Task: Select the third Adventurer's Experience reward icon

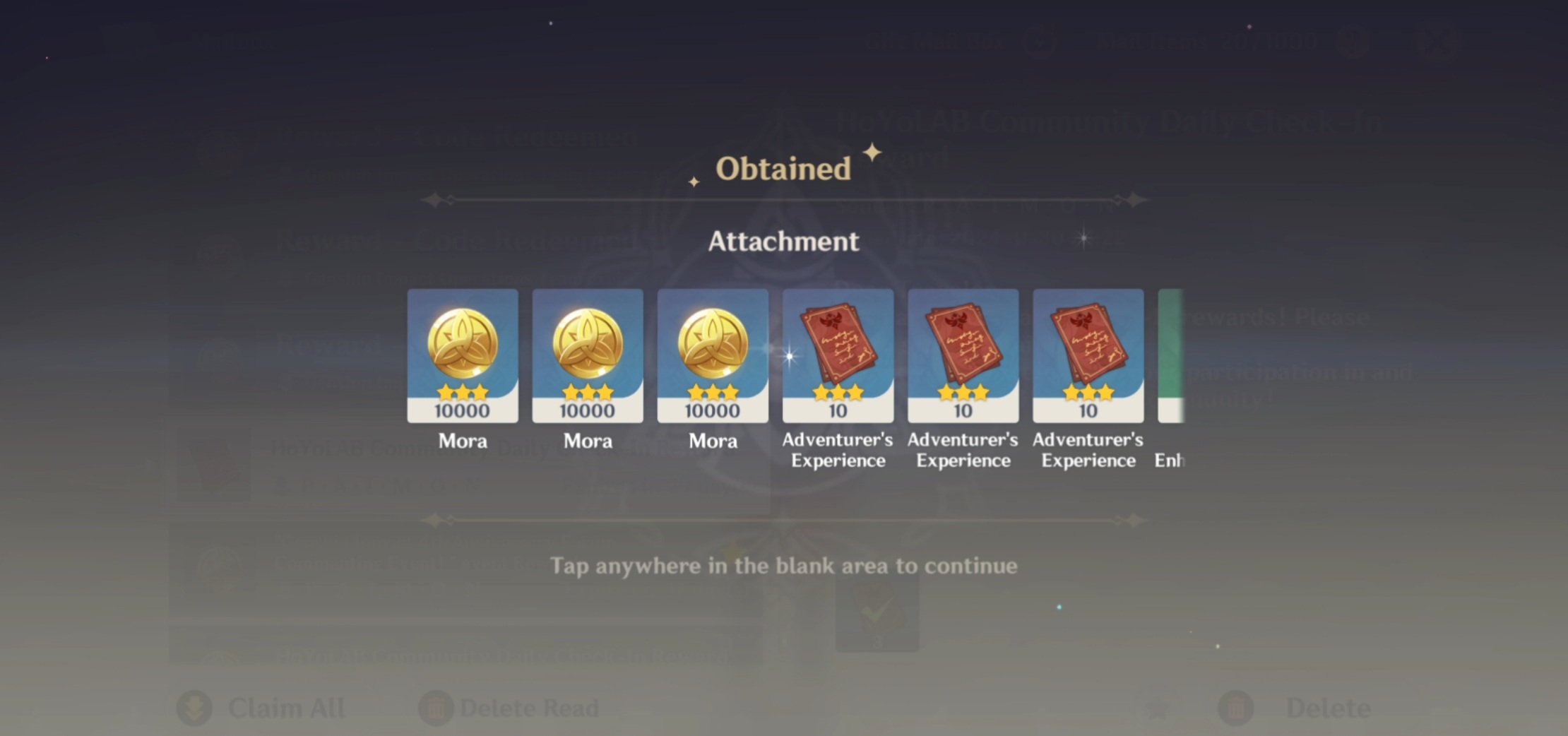Action: (x=1087, y=353)
